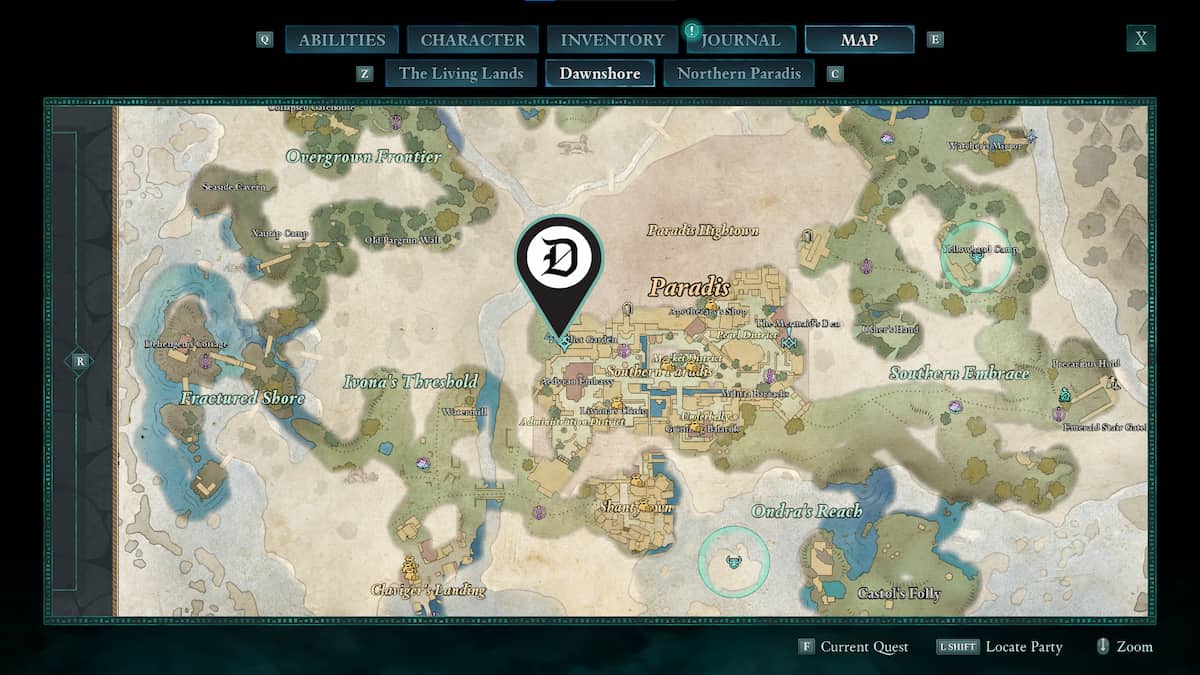Select the Dawnshore region map

tap(600, 73)
